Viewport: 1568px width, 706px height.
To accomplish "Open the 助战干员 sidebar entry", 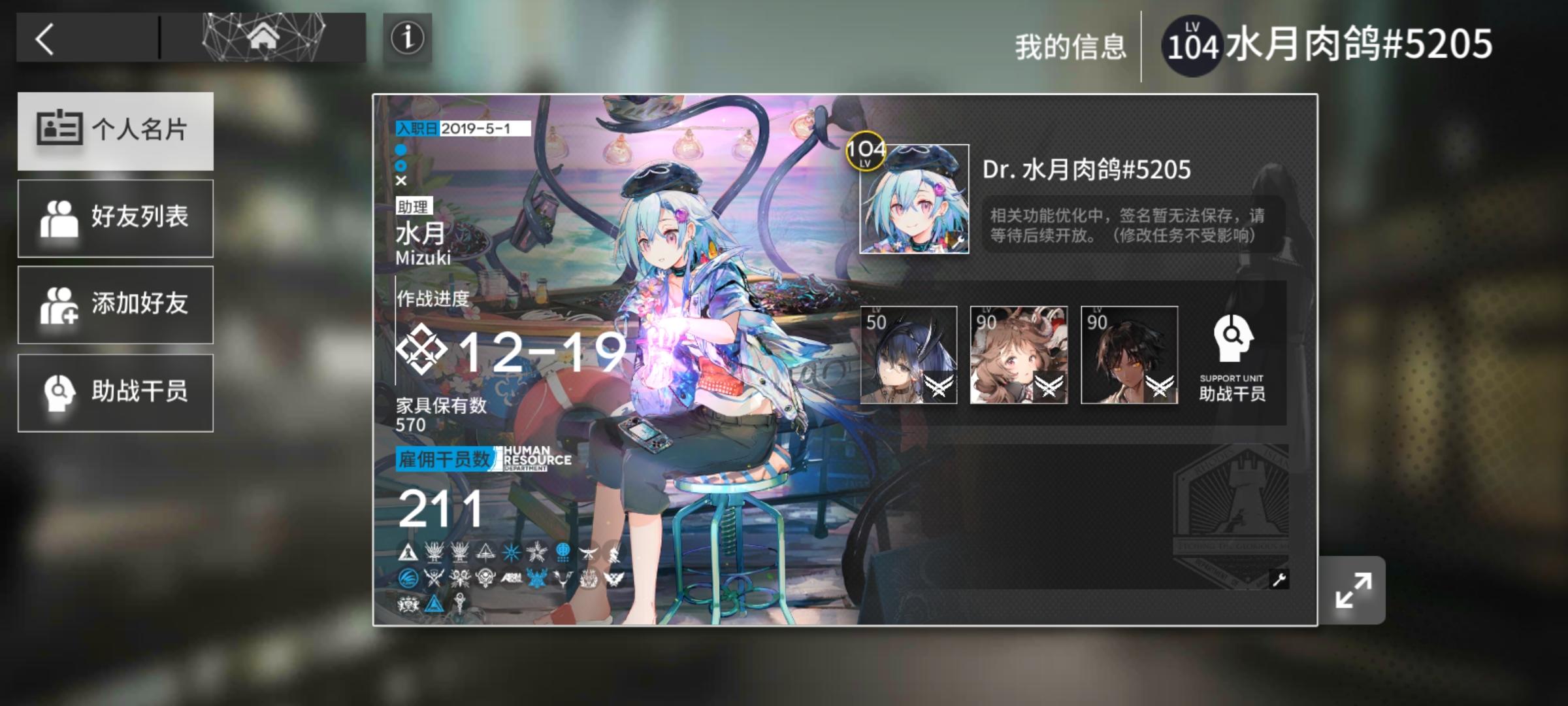I will coord(115,393).
